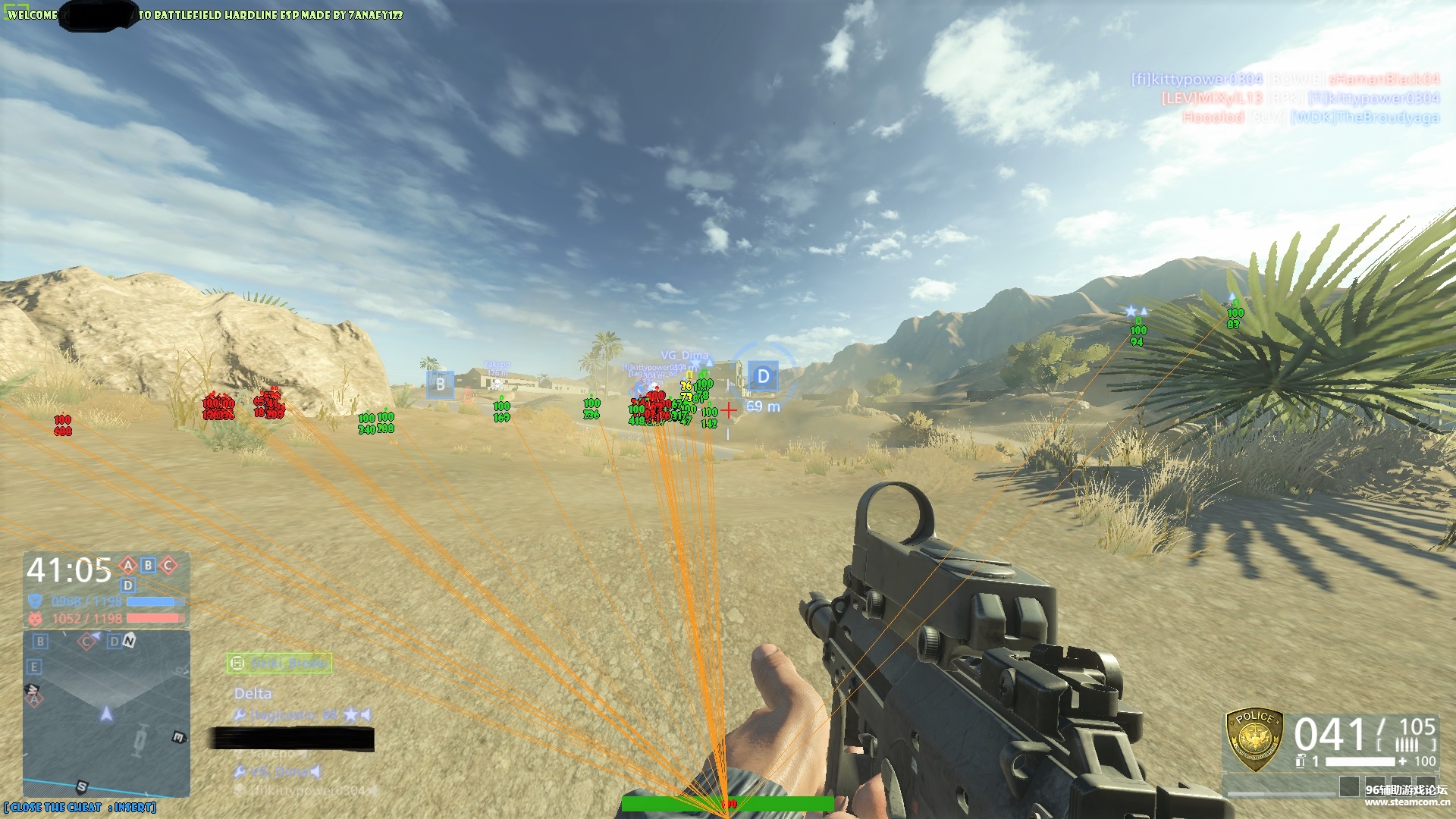This screenshot has width=1456, height=819.
Task: Toggle VG_Dima's voice speaker icon
Action: pyautogui.click(x=315, y=771)
